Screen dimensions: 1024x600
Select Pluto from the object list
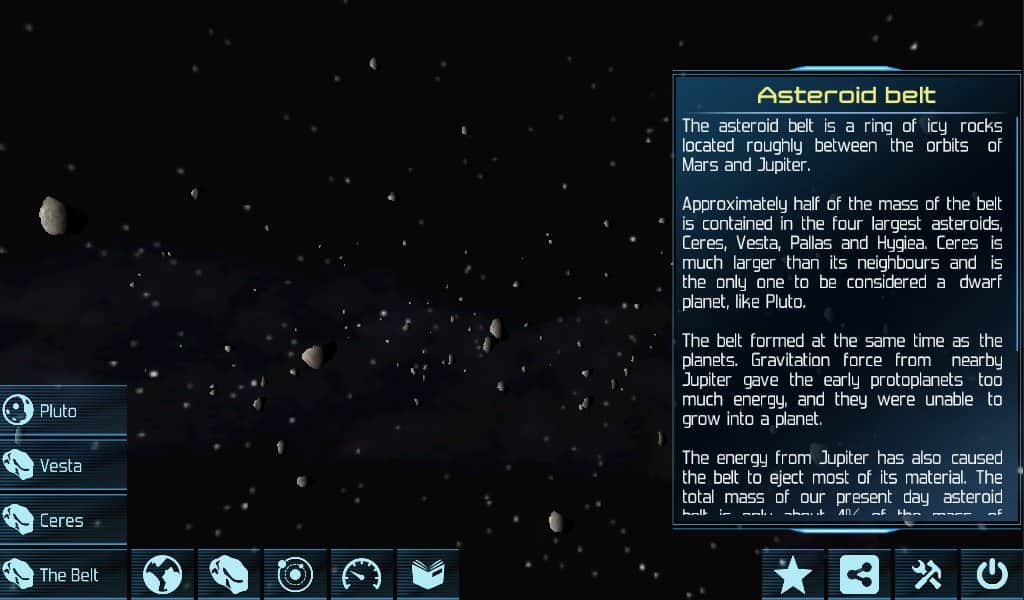coord(63,411)
